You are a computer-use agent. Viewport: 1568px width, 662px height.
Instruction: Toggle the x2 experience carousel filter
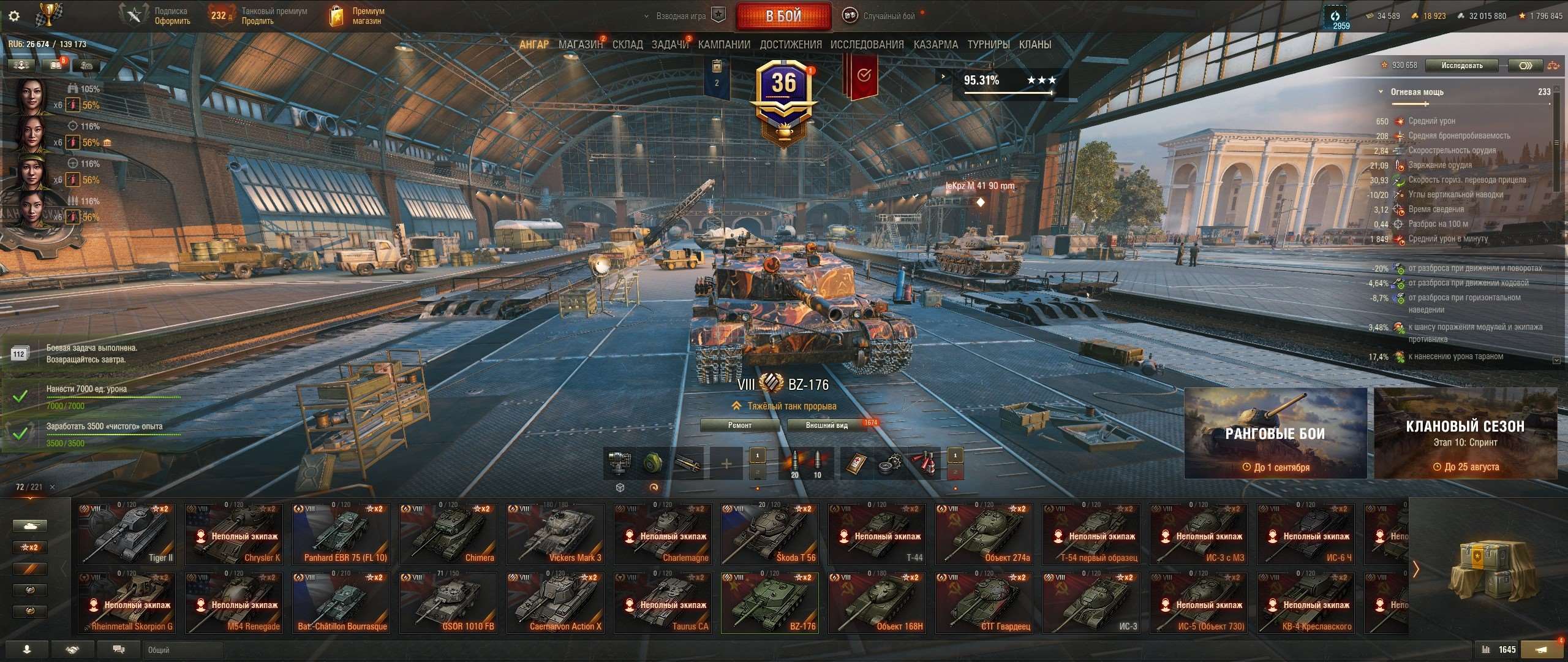coord(30,547)
